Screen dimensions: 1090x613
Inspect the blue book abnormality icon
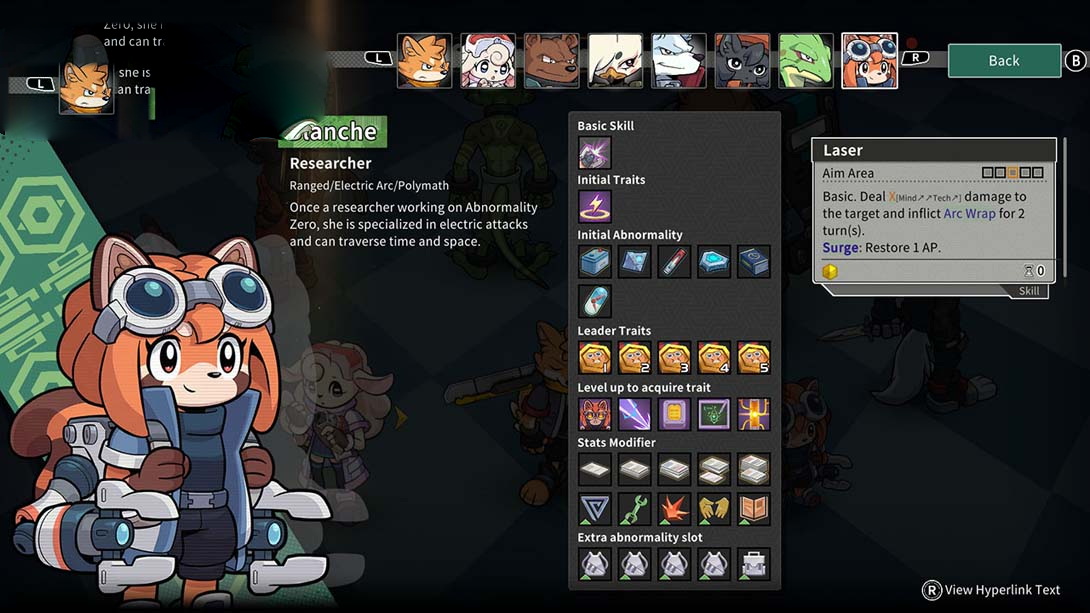point(754,262)
